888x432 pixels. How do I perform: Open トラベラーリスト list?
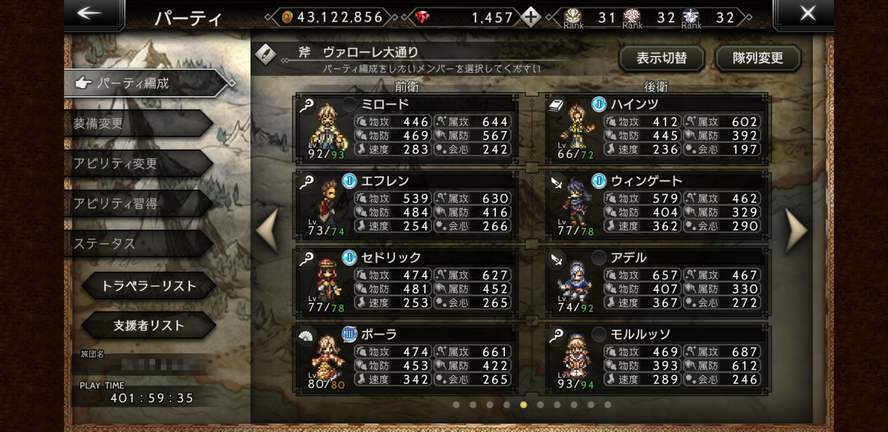tap(148, 286)
